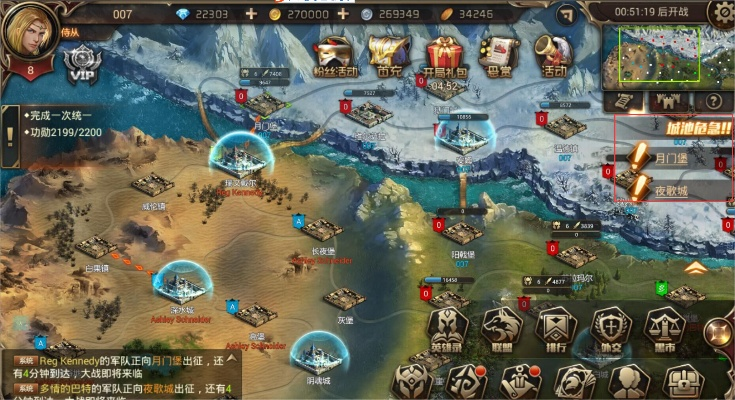Open the help question mark button

pos(713,101)
